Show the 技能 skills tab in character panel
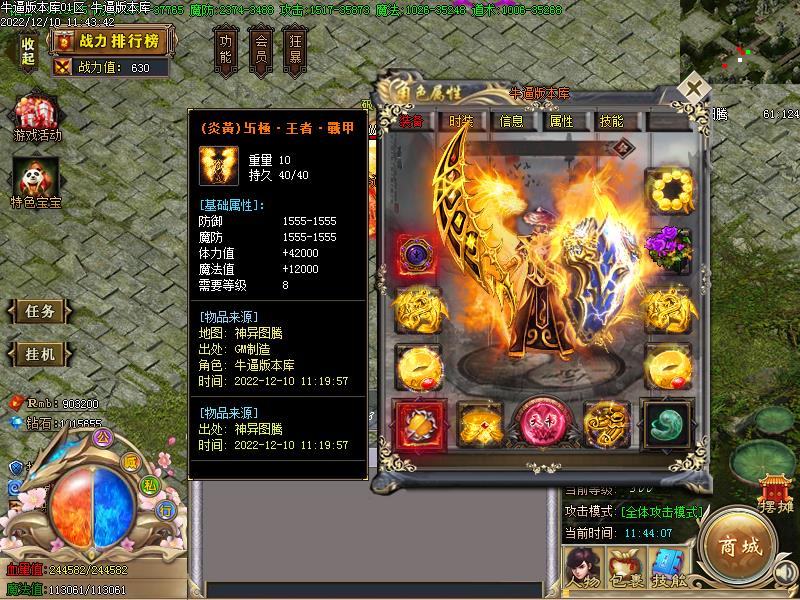 [x=611, y=122]
